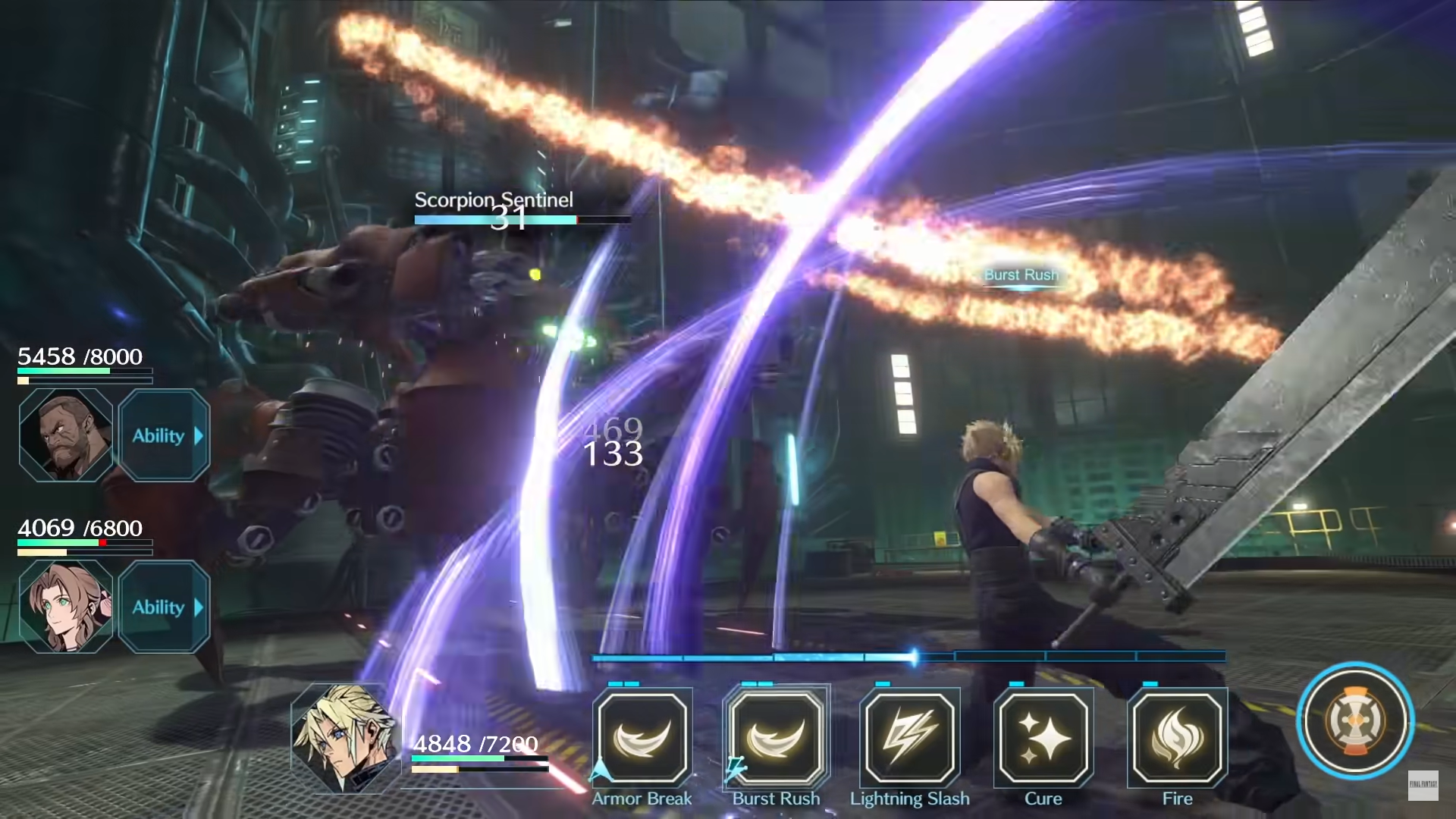
Task: Click Cloud's character portrait
Action: click(x=345, y=737)
